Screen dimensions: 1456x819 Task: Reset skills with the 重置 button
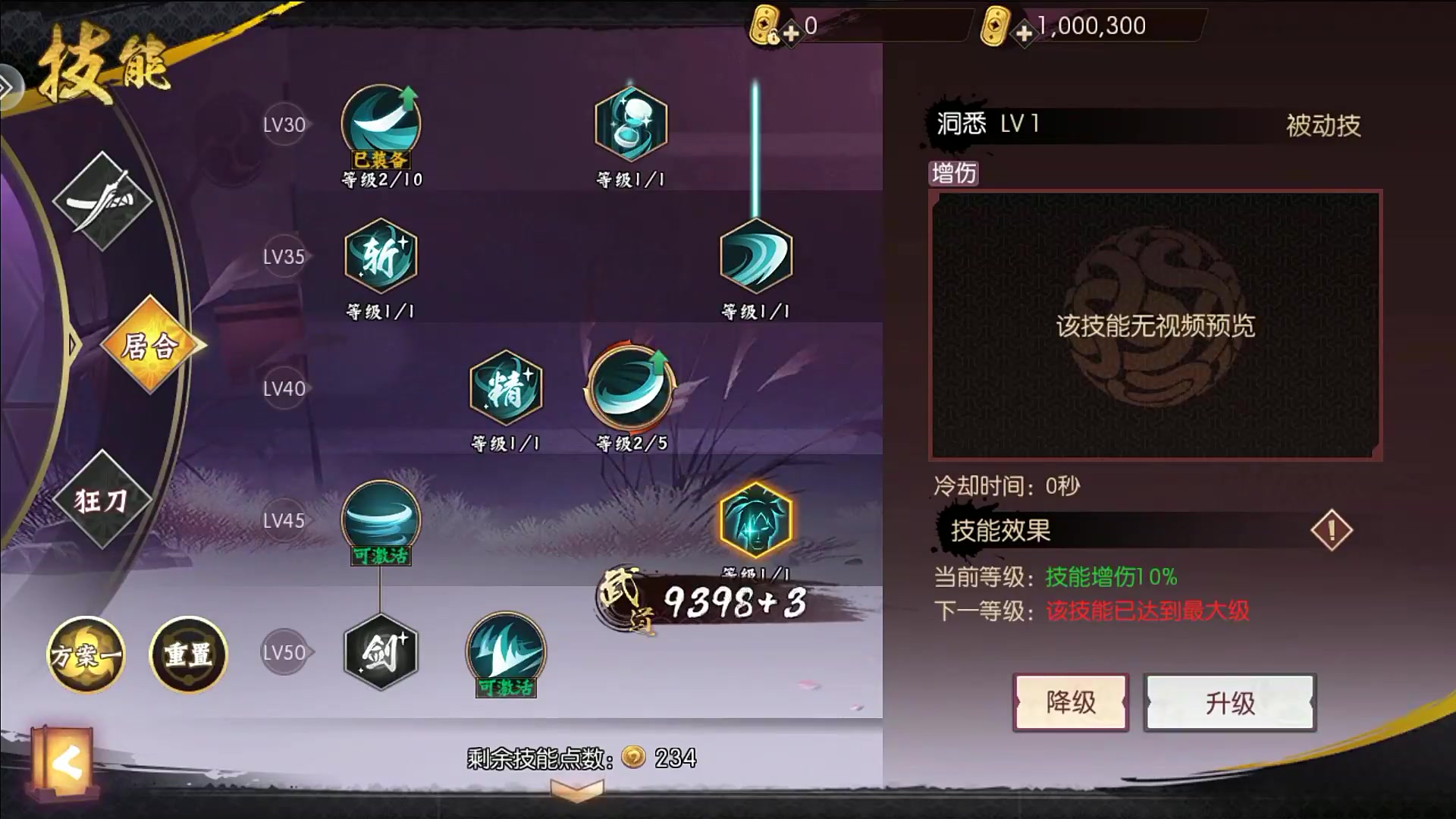[189, 654]
